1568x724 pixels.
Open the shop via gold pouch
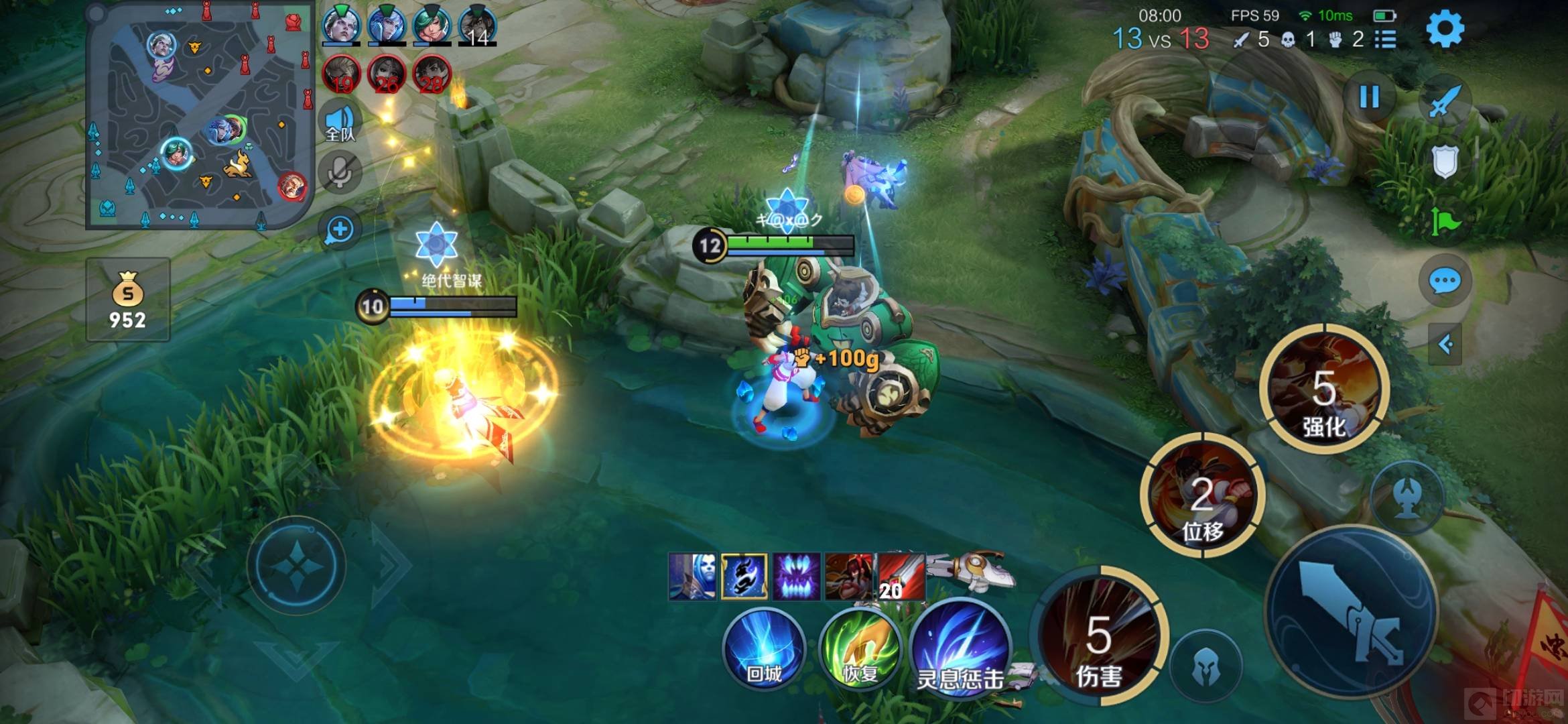pyautogui.click(x=127, y=300)
